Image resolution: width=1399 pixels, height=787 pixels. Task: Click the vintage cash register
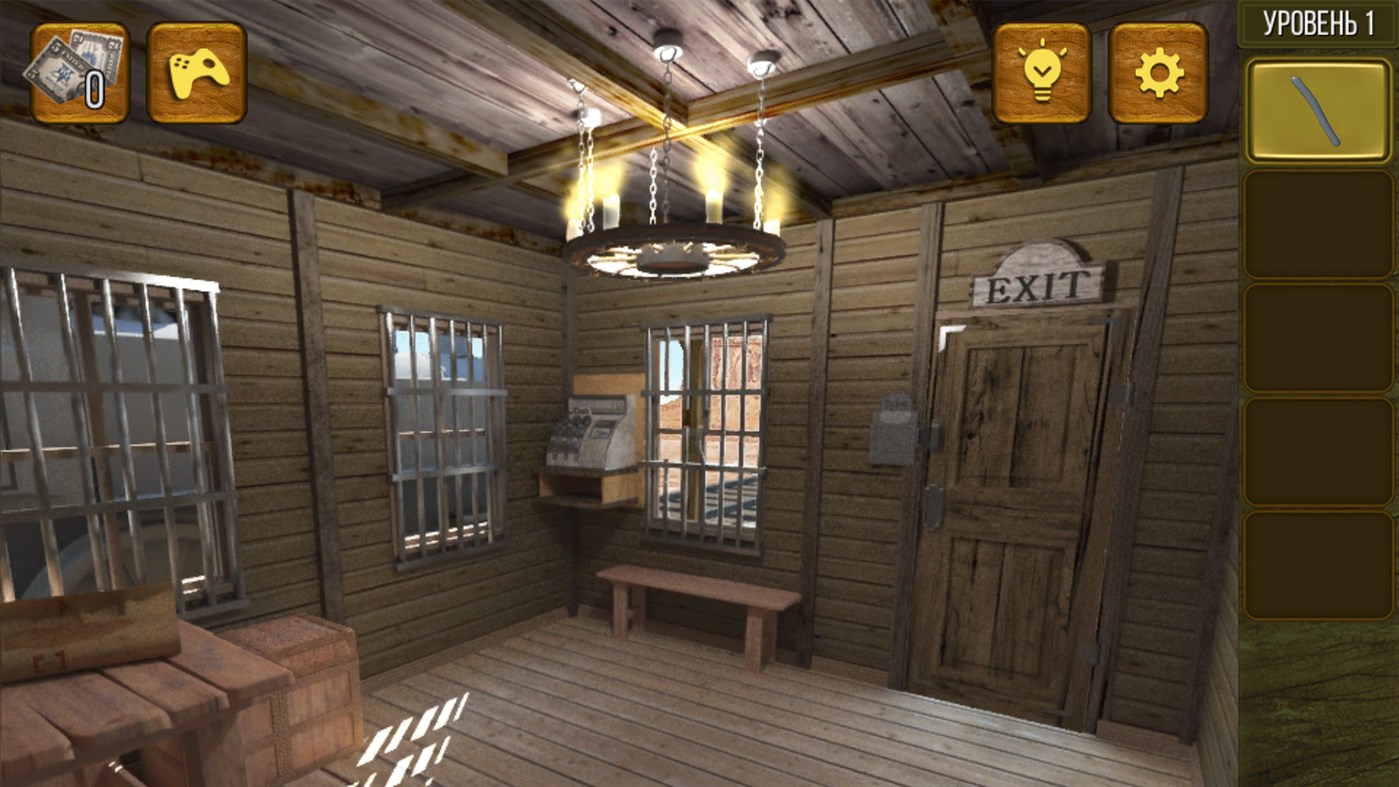click(x=585, y=435)
